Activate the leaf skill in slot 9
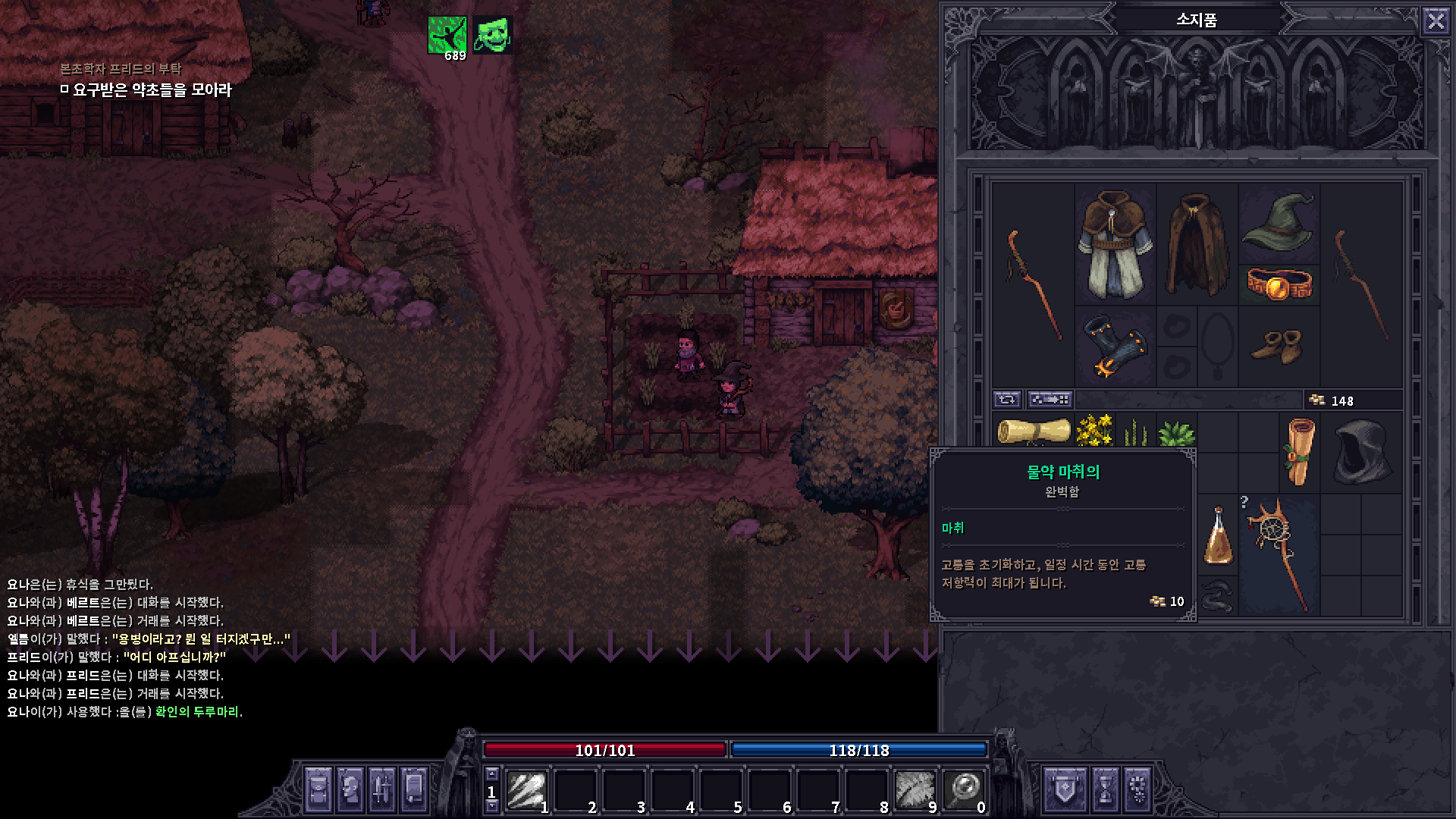1456x819 pixels. point(915,790)
